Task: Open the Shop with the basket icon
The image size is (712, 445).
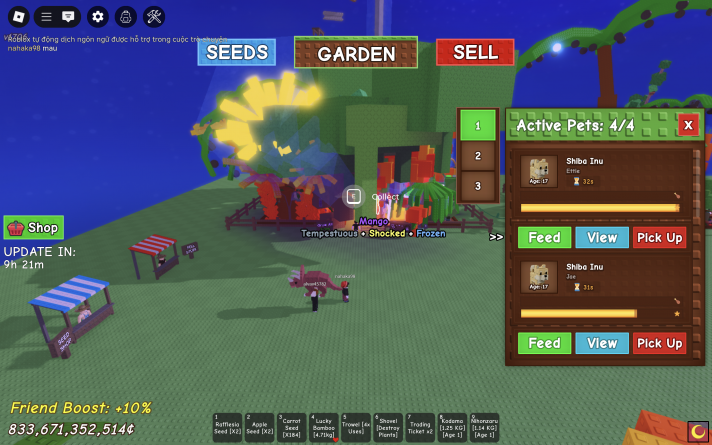Action: point(34,227)
